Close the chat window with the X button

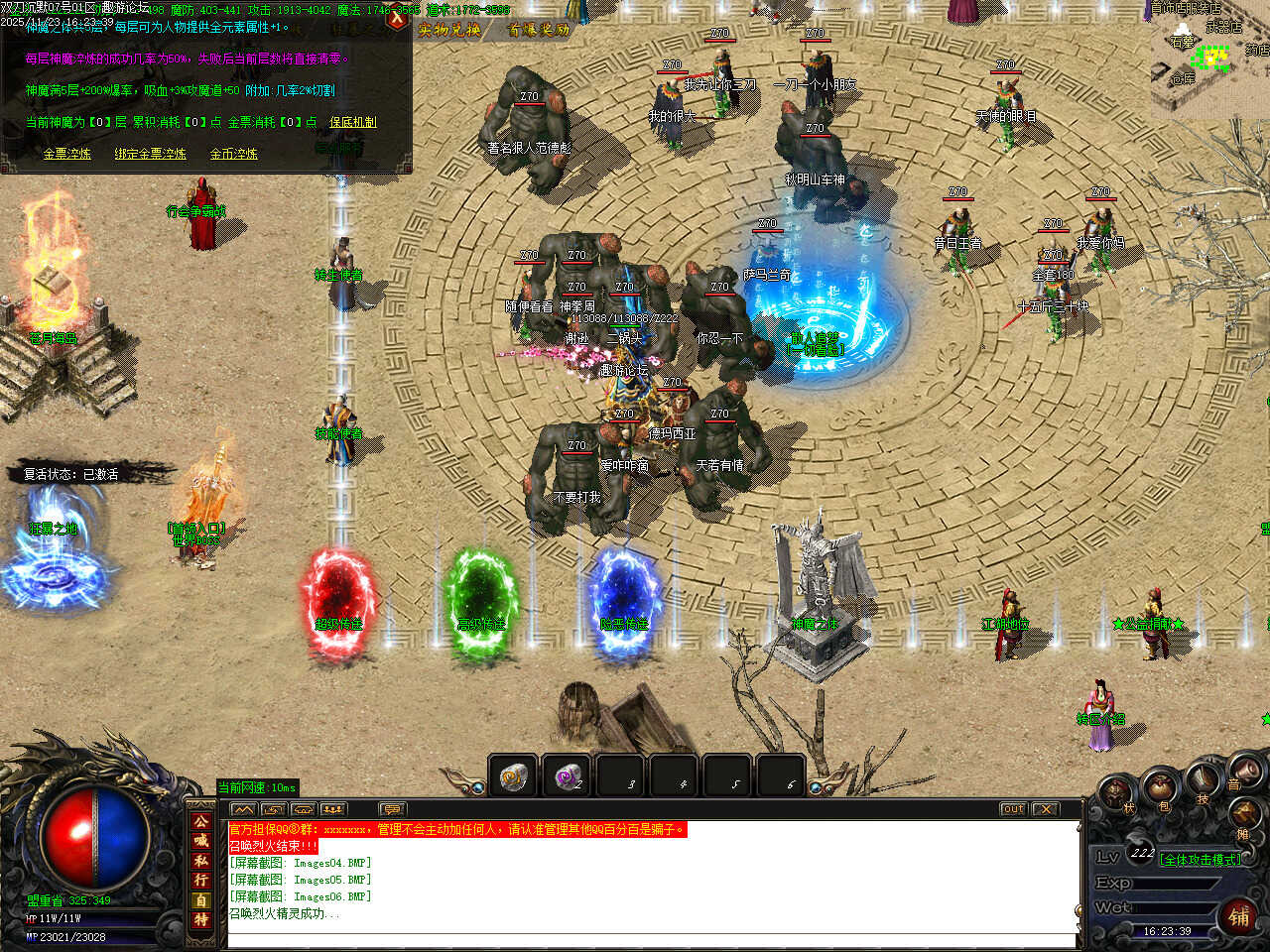point(1045,809)
